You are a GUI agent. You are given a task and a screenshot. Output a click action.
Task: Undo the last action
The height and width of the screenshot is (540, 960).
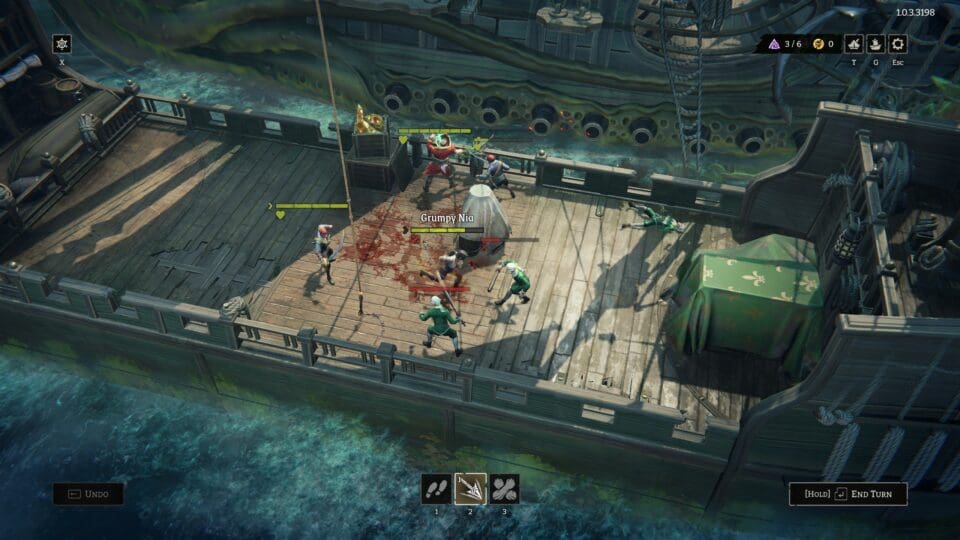click(89, 493)
